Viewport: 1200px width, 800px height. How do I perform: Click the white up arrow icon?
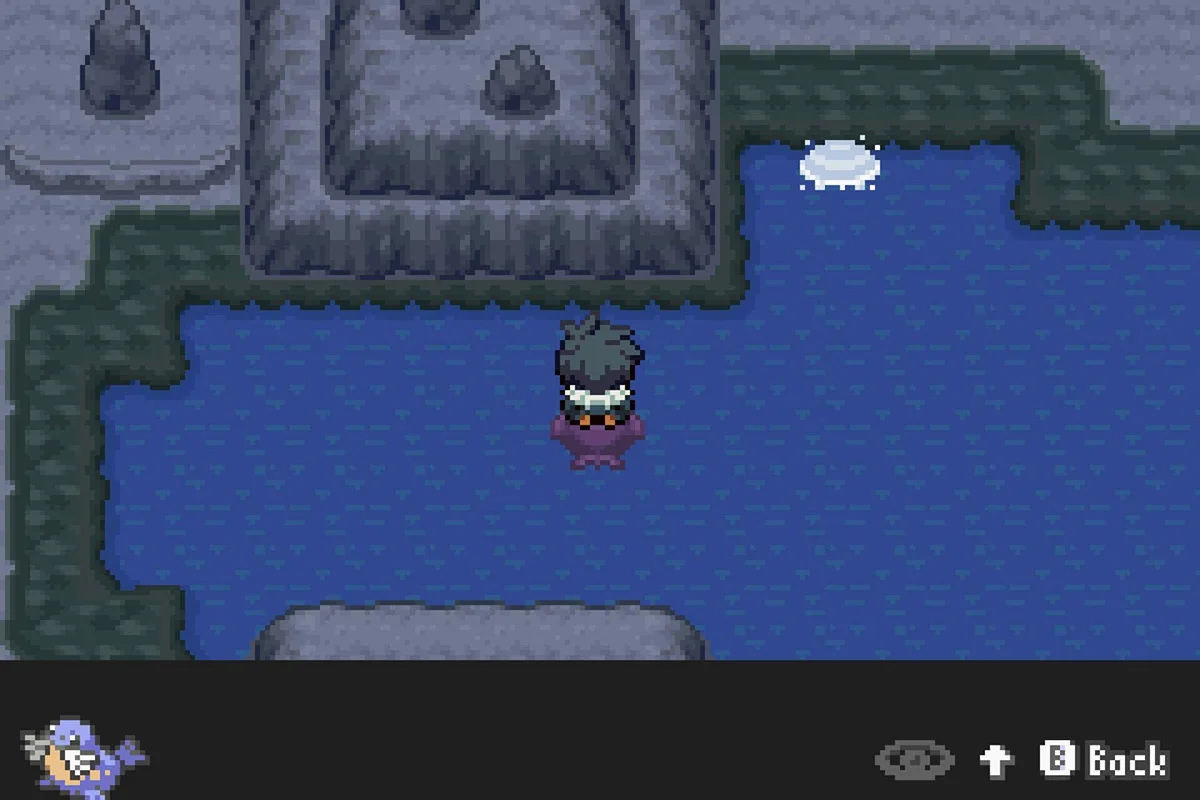point(996,760)
